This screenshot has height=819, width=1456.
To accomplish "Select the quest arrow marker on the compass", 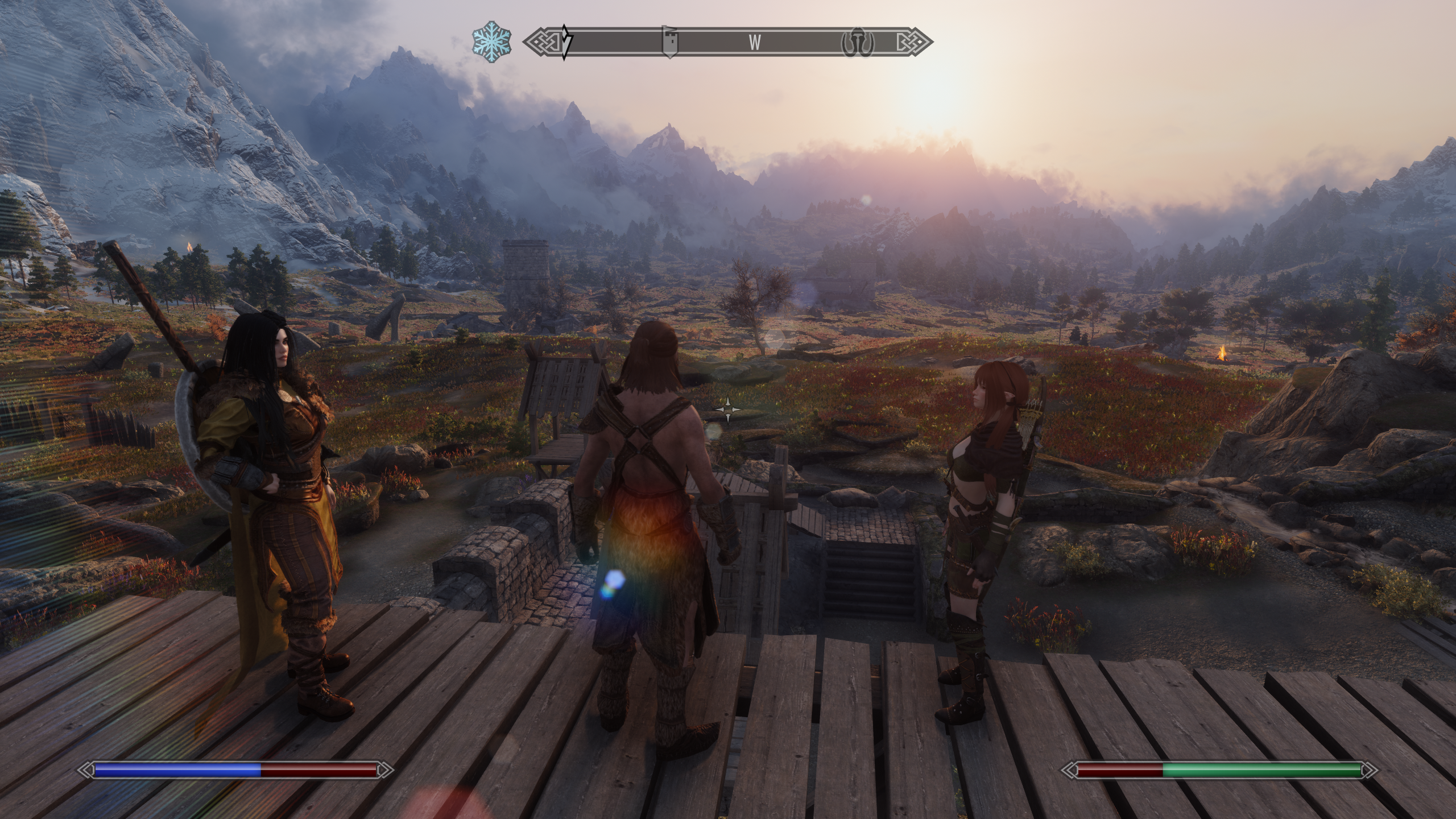I will point(566,42).
